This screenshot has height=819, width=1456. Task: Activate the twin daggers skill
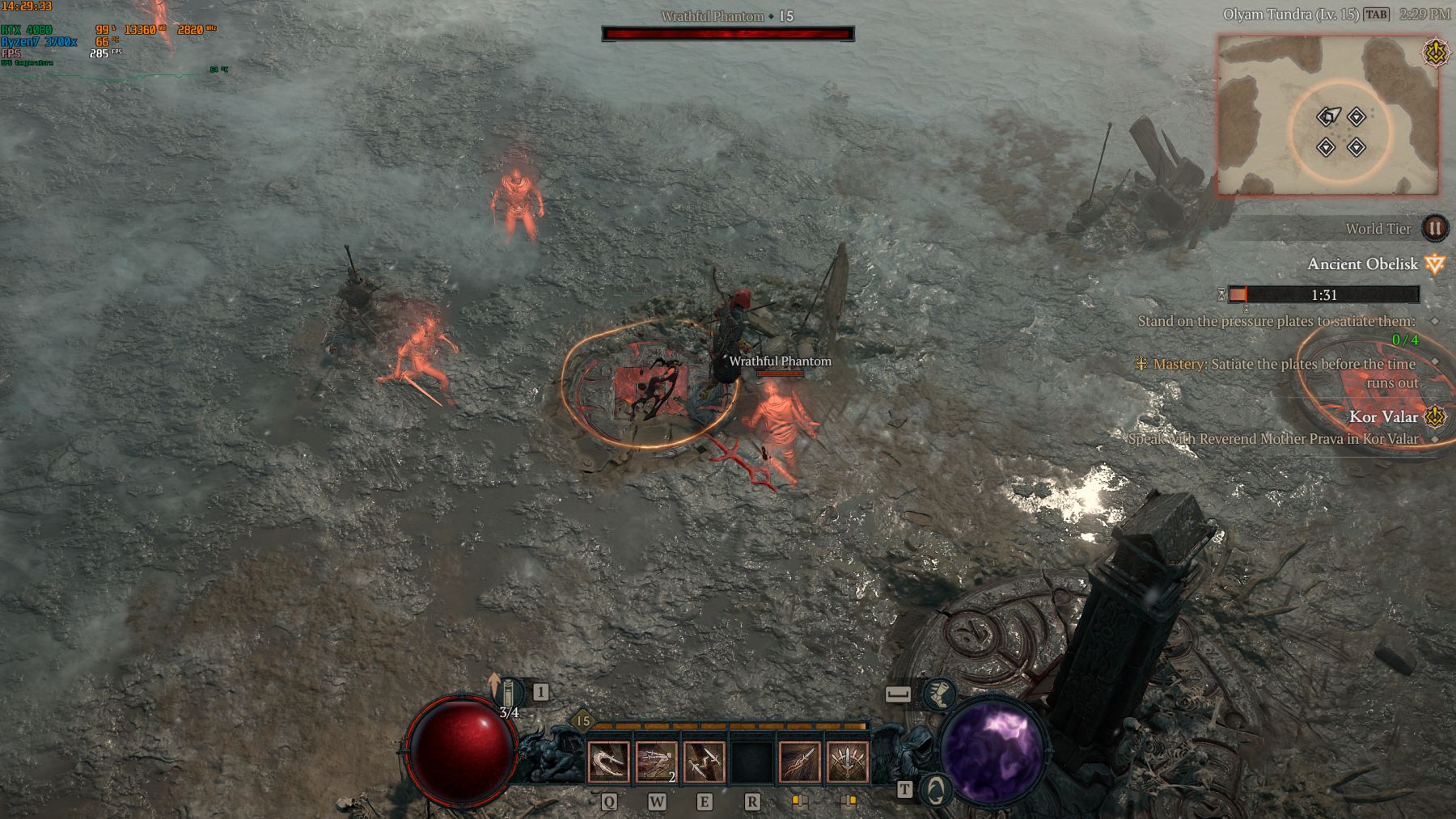coord(704,762)
